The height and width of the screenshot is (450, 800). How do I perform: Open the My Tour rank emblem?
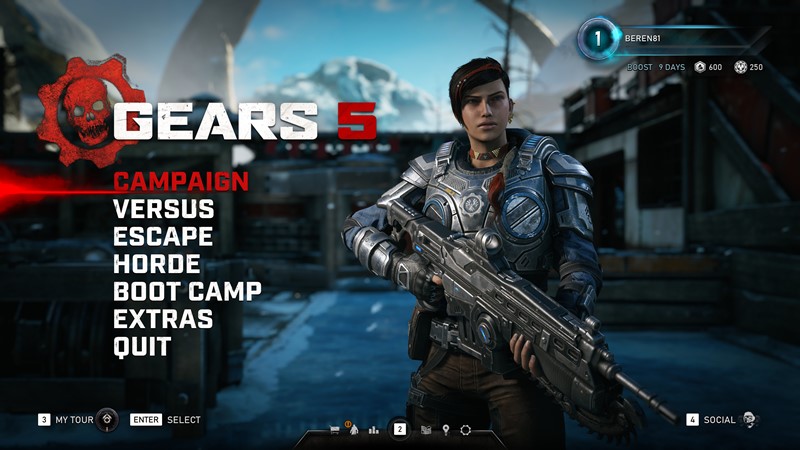pos(109,420)
